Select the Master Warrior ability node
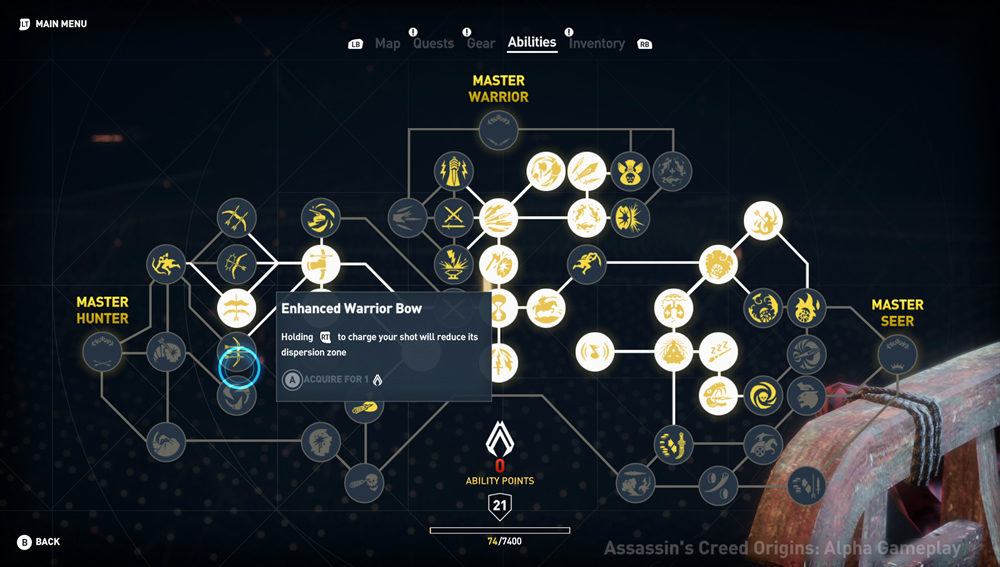Screen dimensions: 1000x567 (x=498, y=130)
